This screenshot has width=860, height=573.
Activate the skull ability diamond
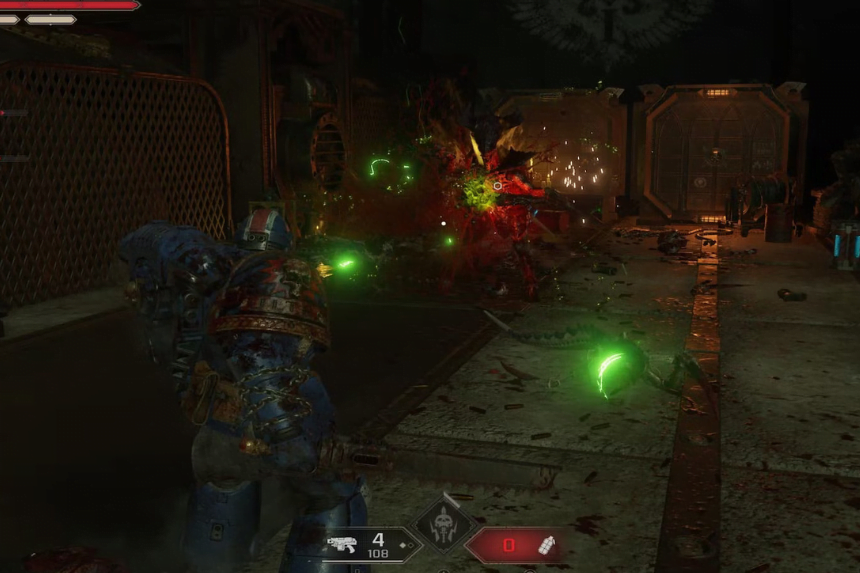click(443, 523)
